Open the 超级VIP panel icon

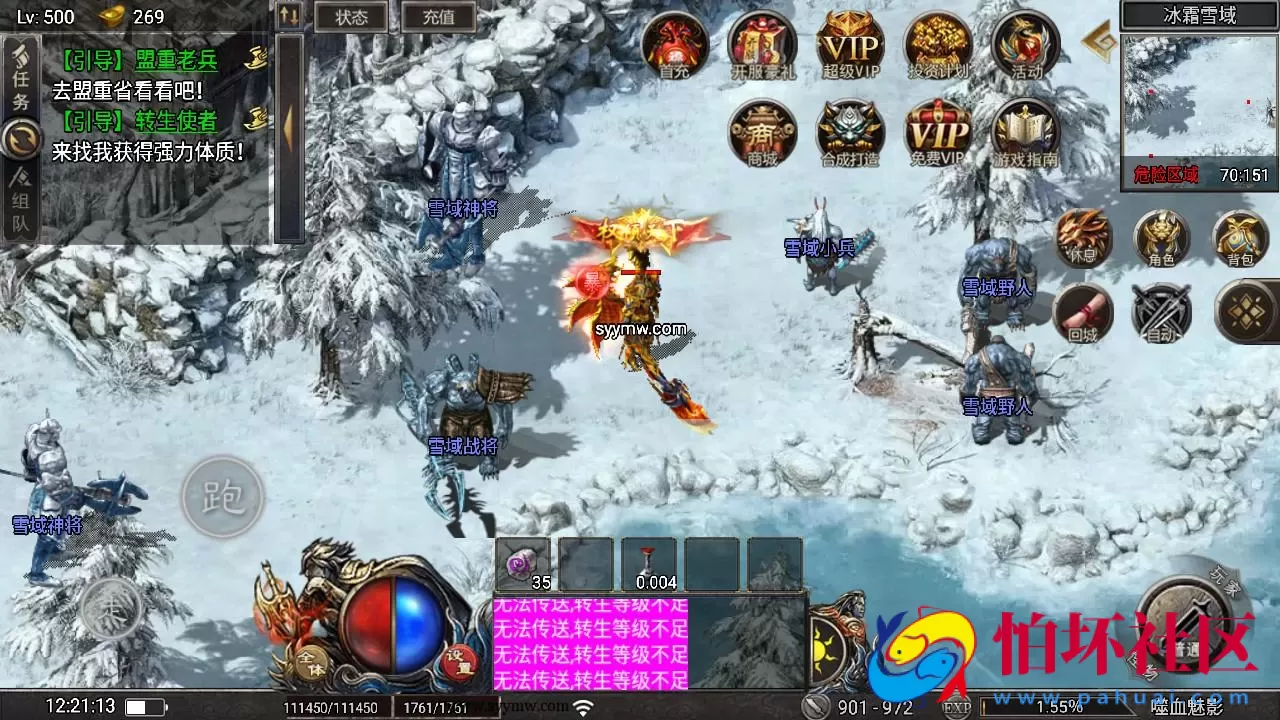click(848, 46)
